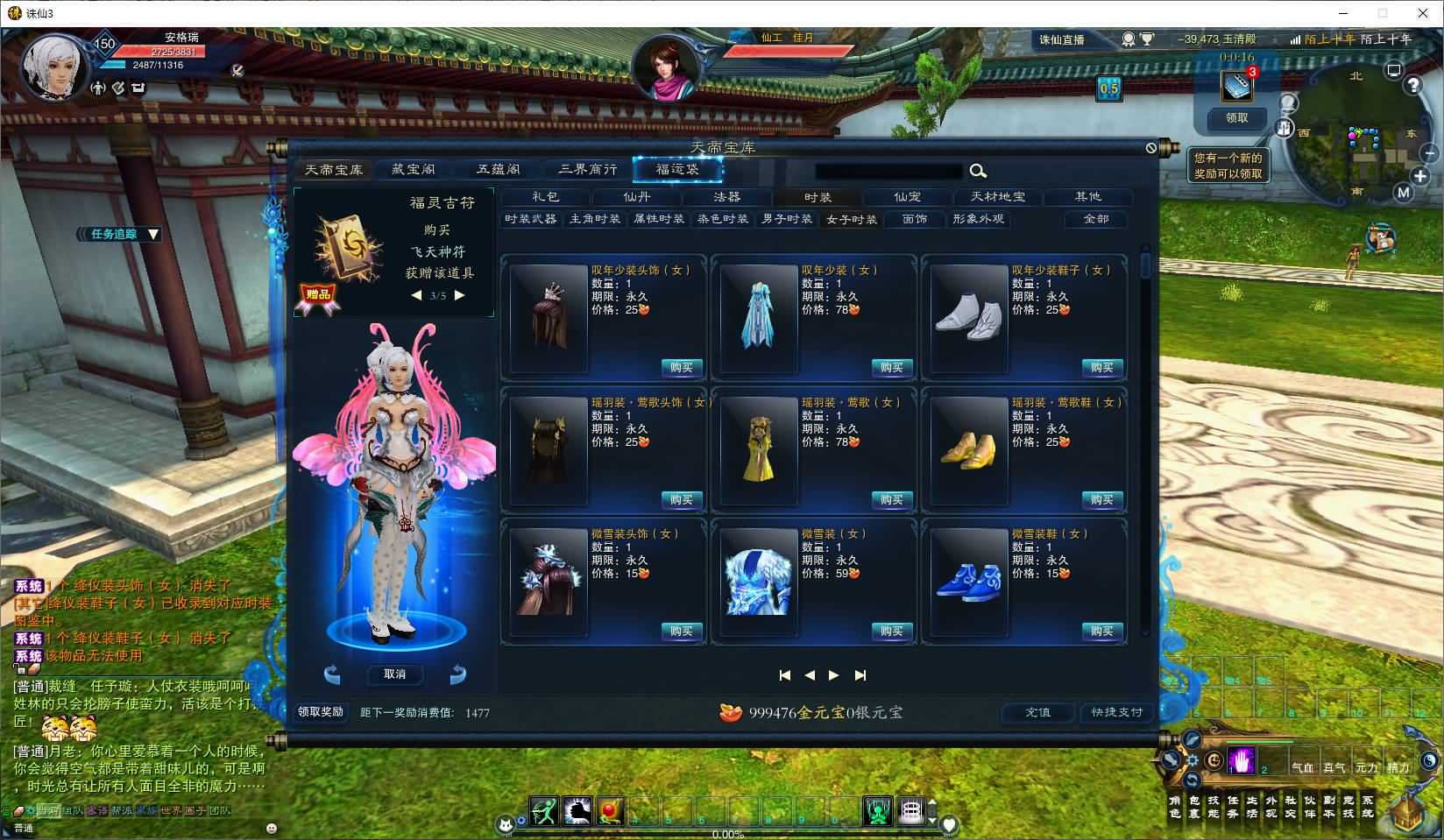1444x840 pixels.
Task: Open the 普通 chat channel dropdown
Action: click(x=25, y=828)
